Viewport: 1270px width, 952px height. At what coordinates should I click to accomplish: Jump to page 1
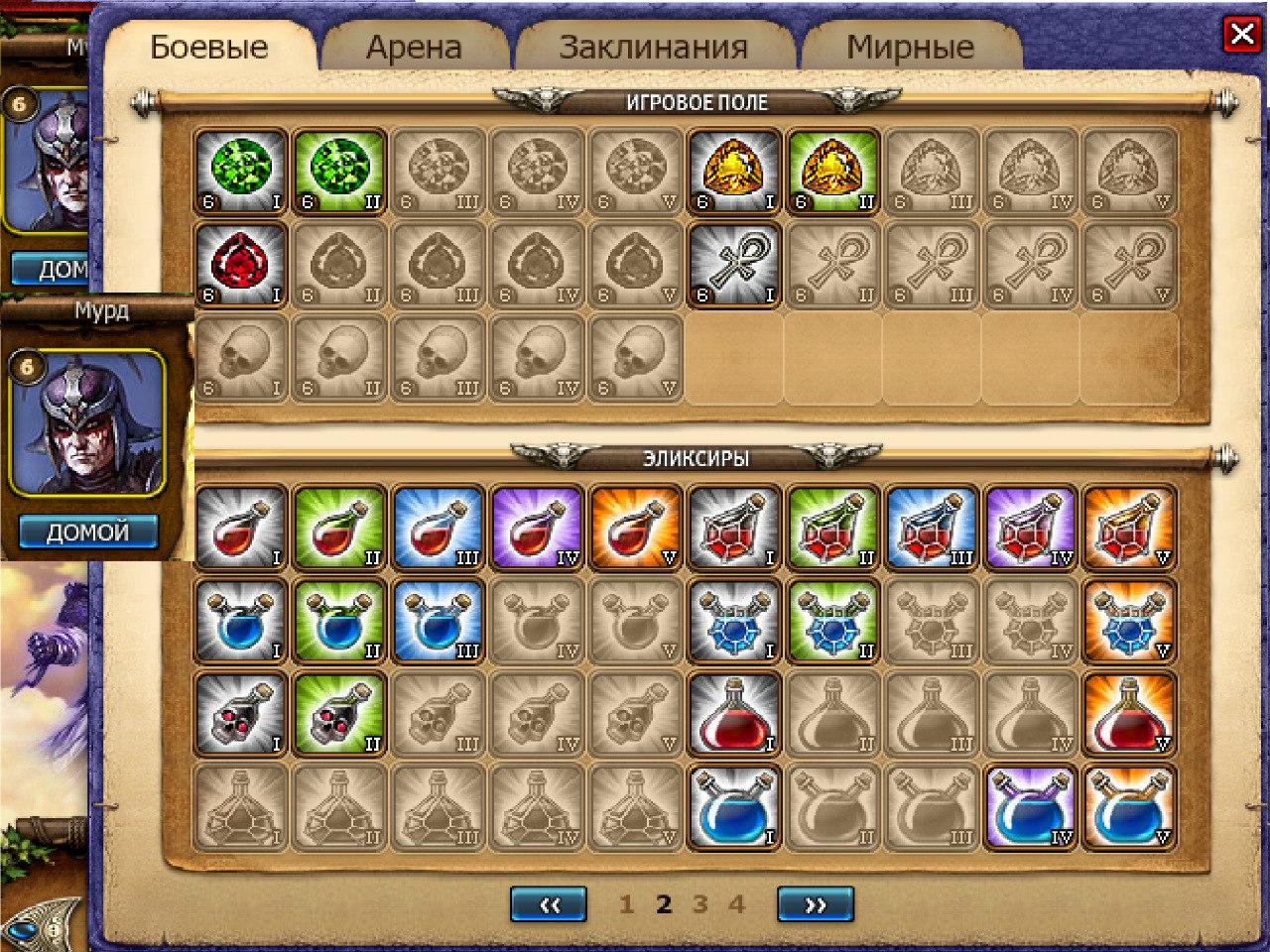coord(626,904)
